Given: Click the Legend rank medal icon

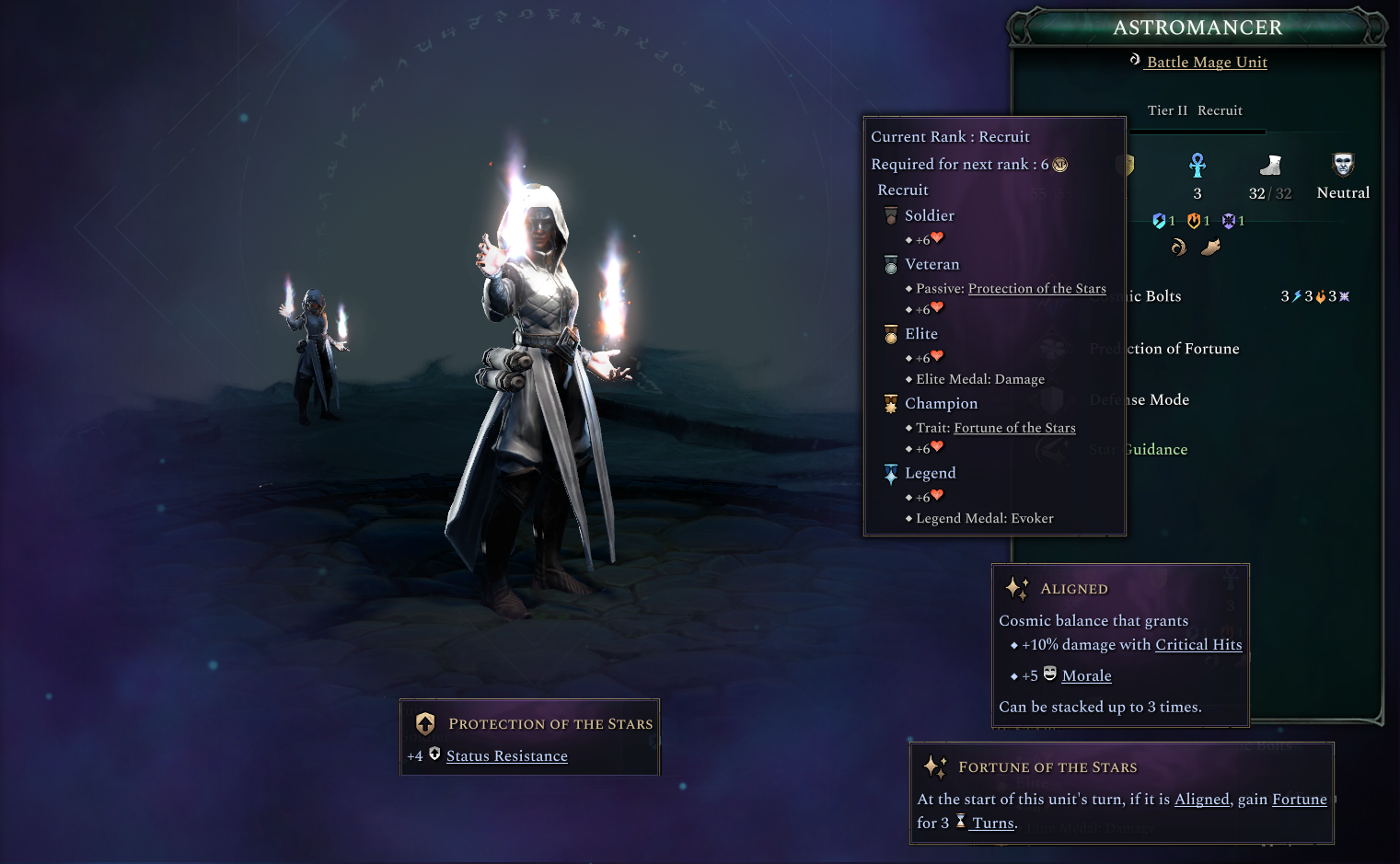Looking at the screenshot, I should click(x=890, y=472).
